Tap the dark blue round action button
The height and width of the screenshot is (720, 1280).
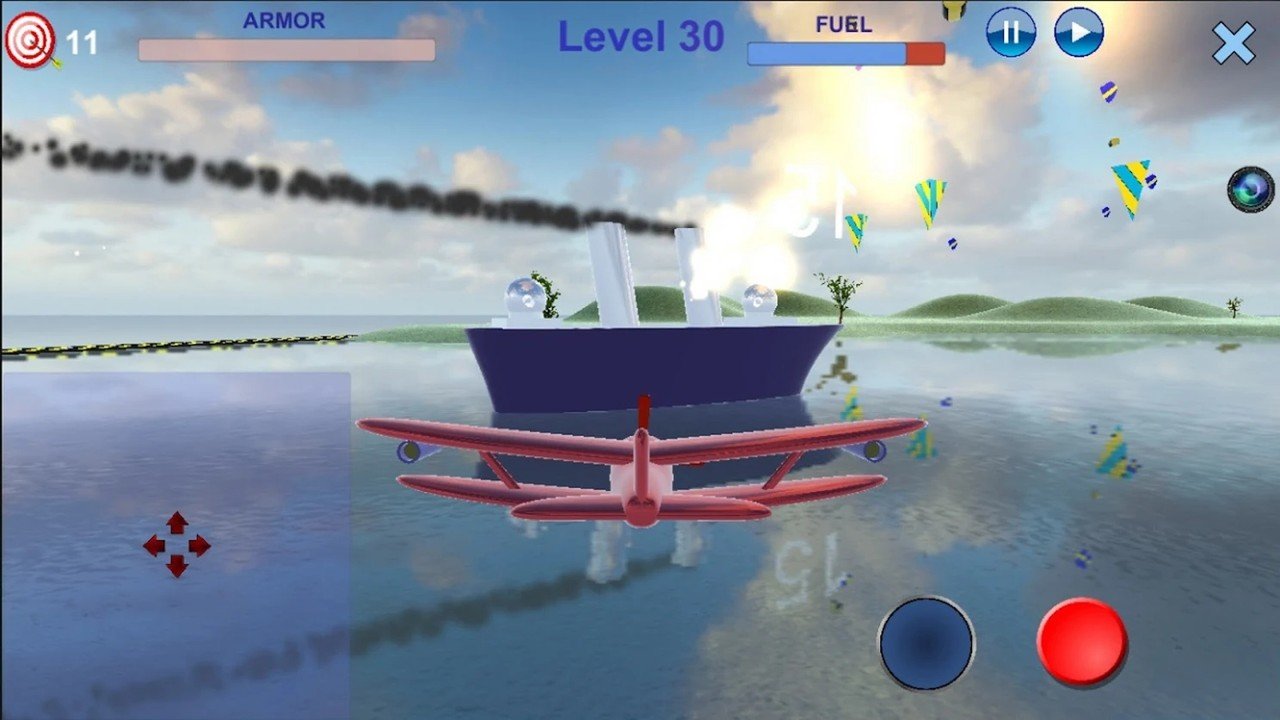pyautogui.click(x=927, y=643)
